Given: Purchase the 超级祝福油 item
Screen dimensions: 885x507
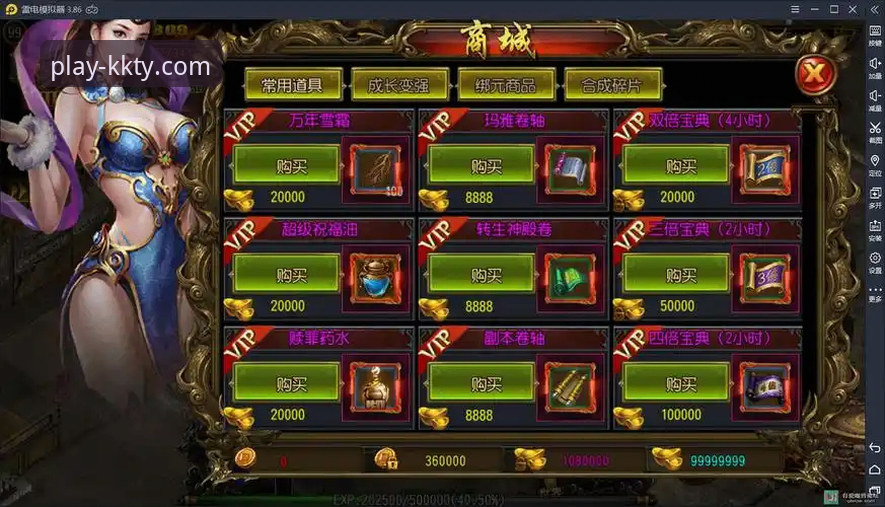Looking at the screenshot, I should tap(285, 275).
